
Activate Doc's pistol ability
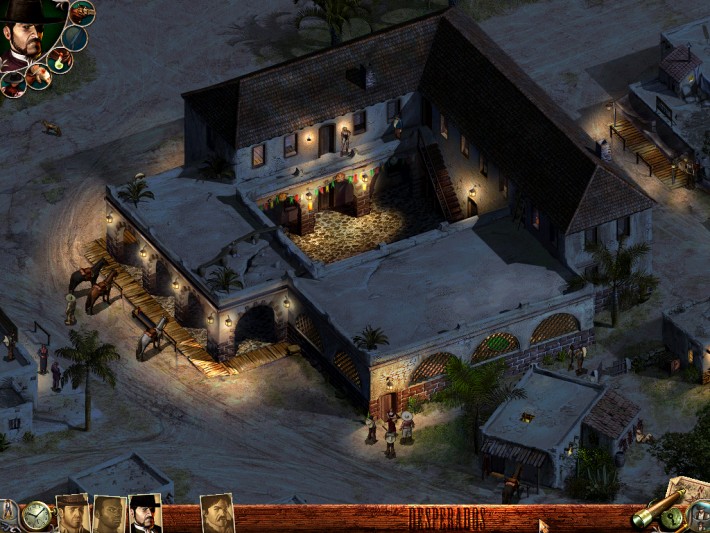click(82, 13)
